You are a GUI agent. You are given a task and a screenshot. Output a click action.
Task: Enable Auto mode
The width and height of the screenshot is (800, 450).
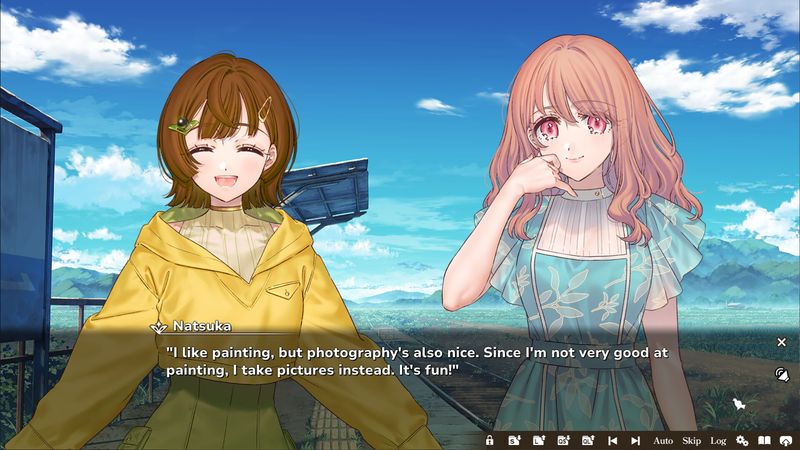[x=663, y=440]
